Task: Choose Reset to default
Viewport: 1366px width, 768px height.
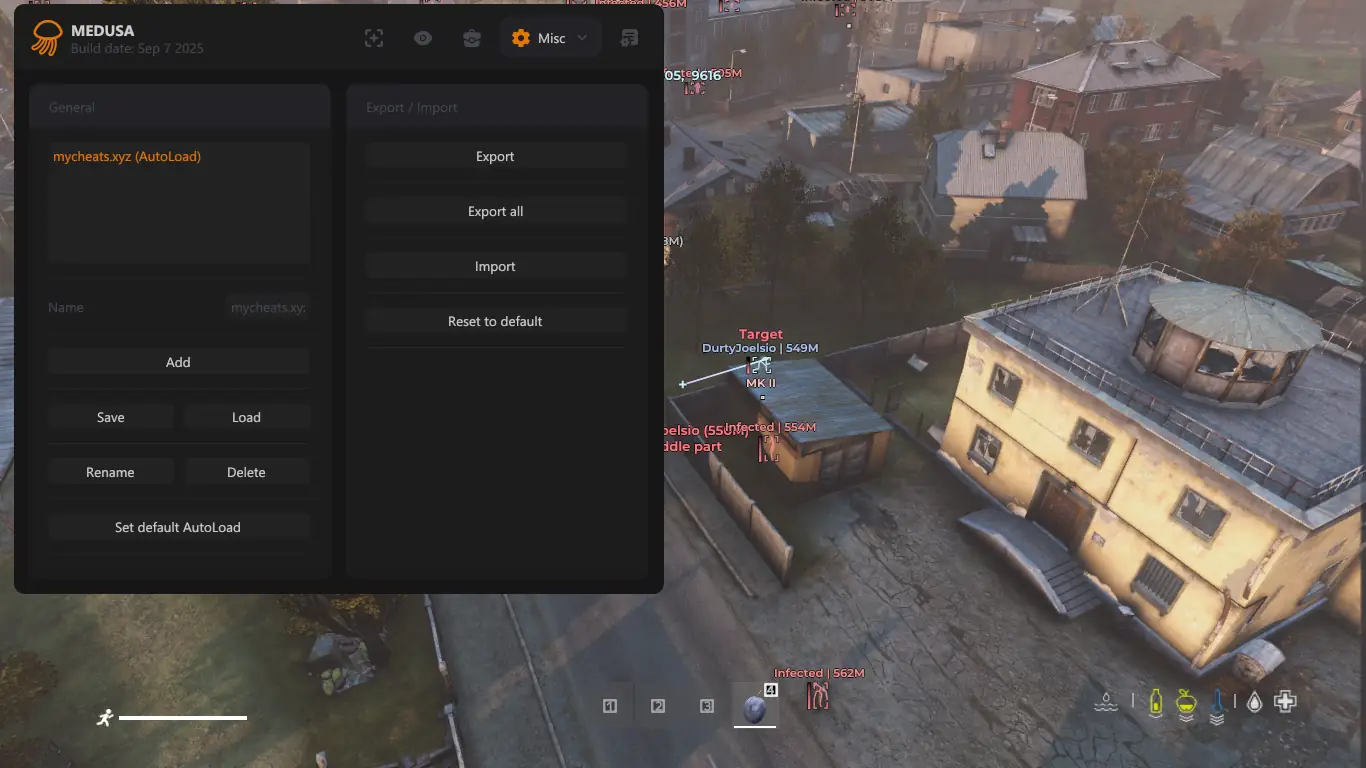Action: tap(495, 322)
